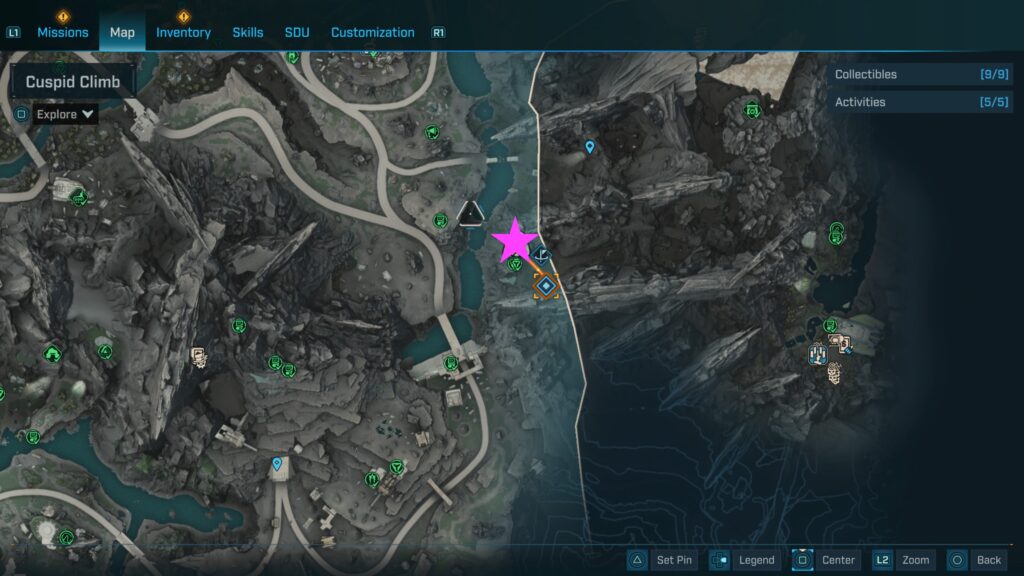The image size is (1024, 576).
Task: Open the Explore filter dropdown
Action: [65, 114]
